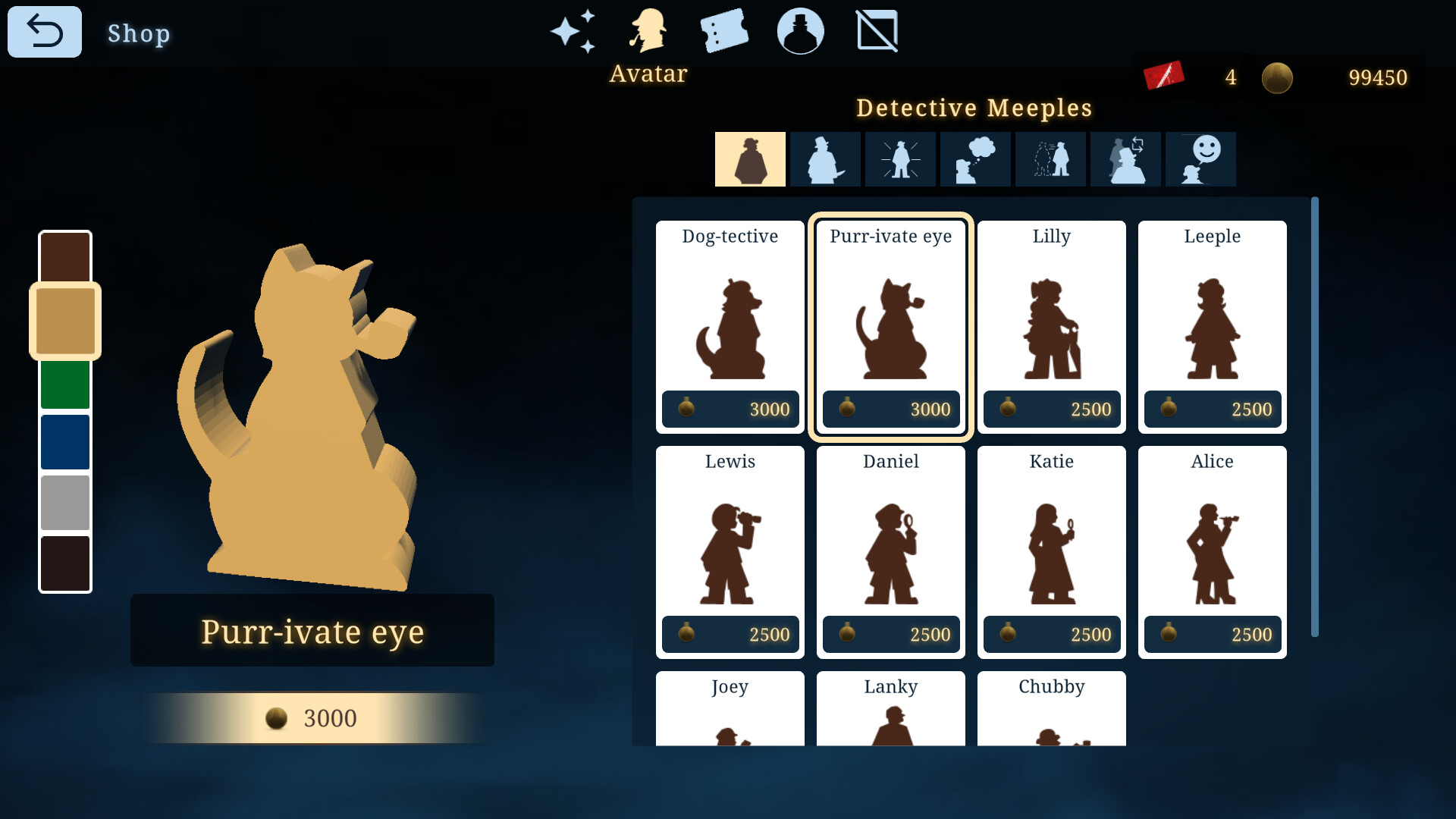
Task: Select the thought-bubble meeple category
Action: (x=975, y=158)
